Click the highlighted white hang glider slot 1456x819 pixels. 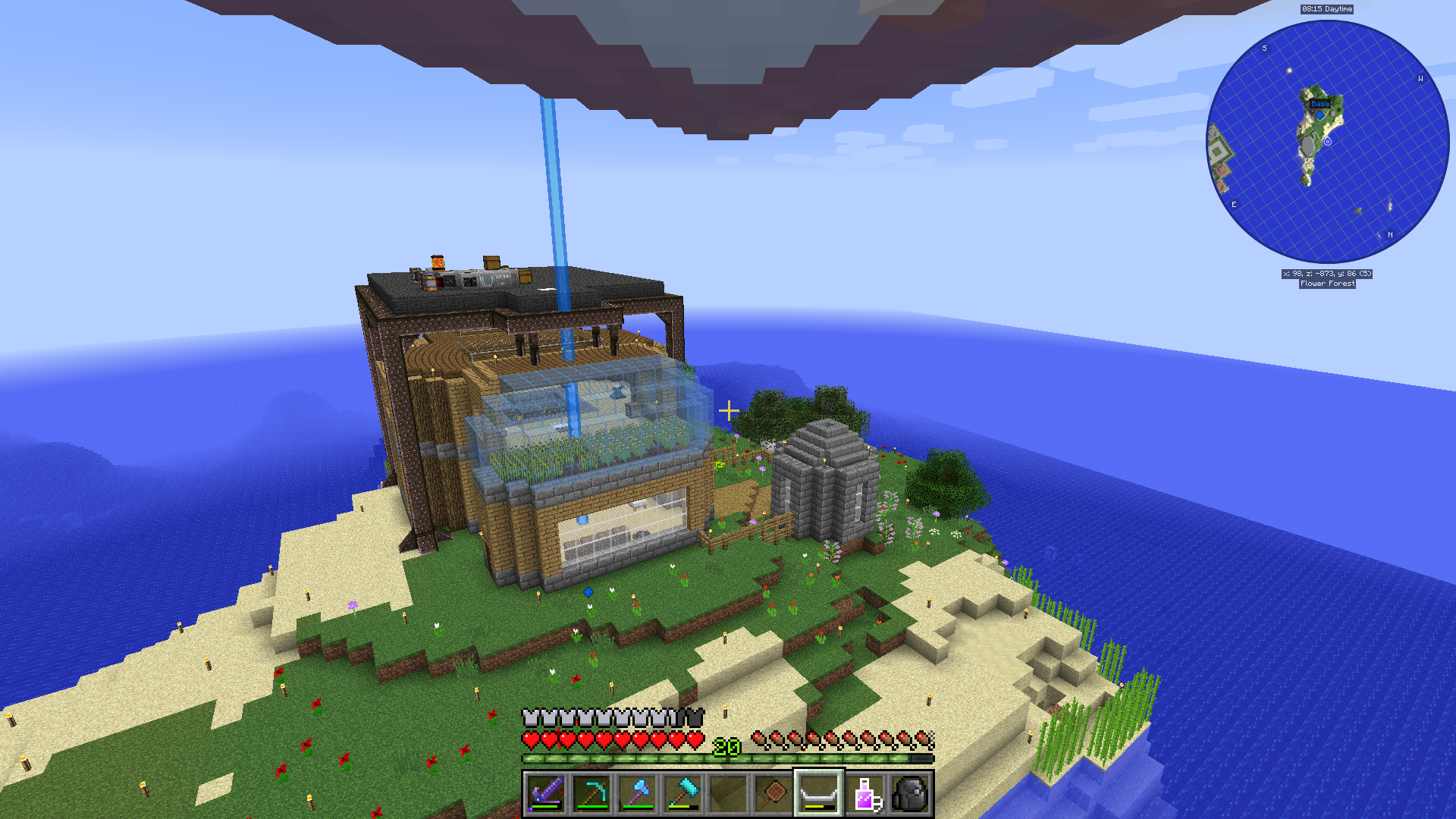coord(819,793)
